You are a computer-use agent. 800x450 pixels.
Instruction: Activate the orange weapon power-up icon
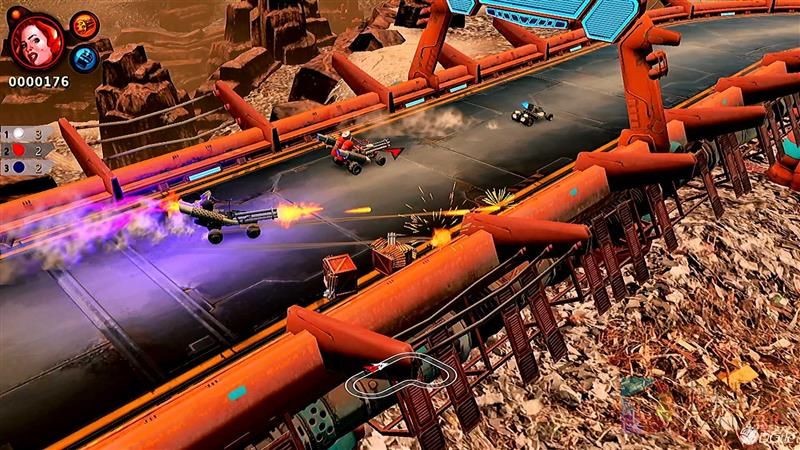[x=84, y=24]
